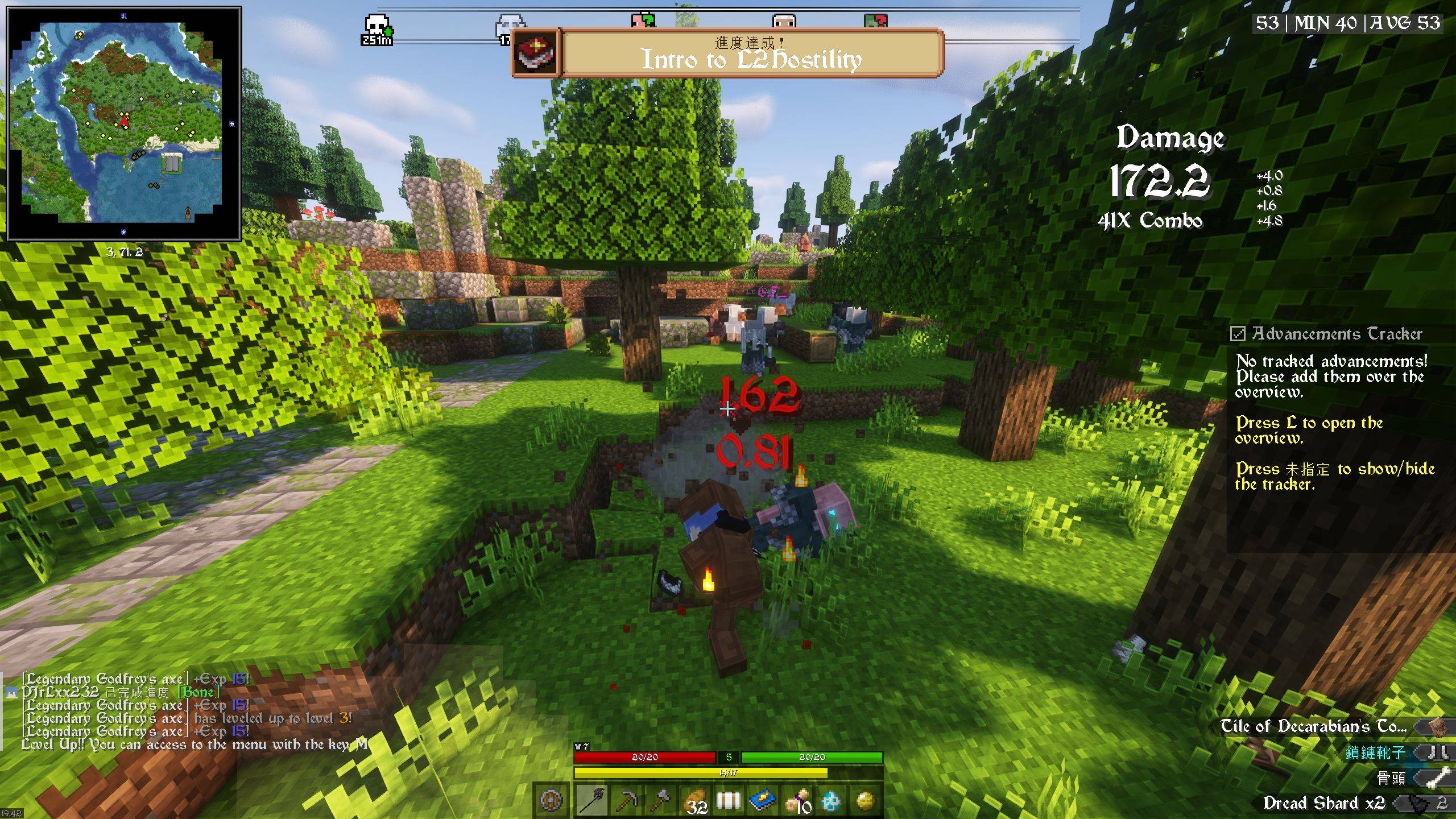Select the pickaxe in the hotbar
Image resolution: width=1456 pixels, height=819 pixels.
tap(627, 801)
